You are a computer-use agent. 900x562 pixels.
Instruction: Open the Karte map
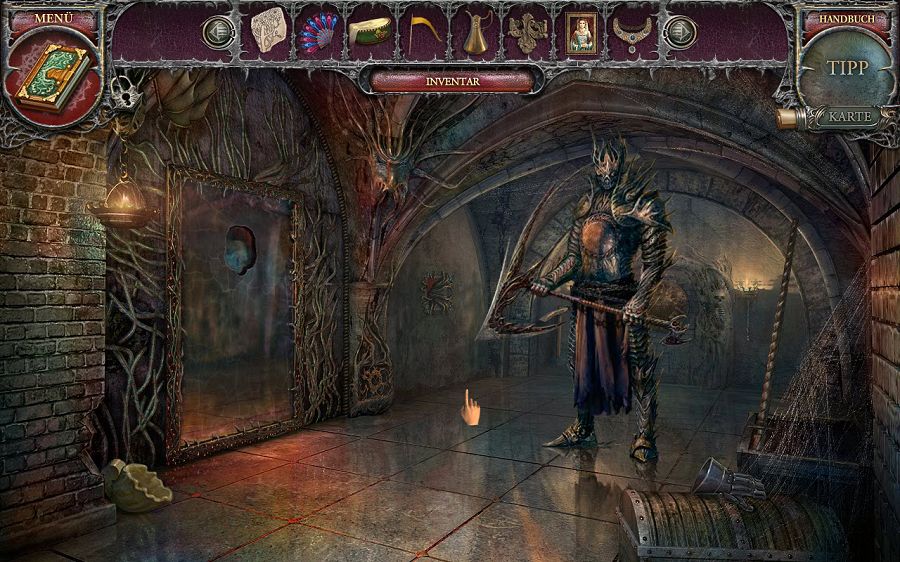pos(849,116)
